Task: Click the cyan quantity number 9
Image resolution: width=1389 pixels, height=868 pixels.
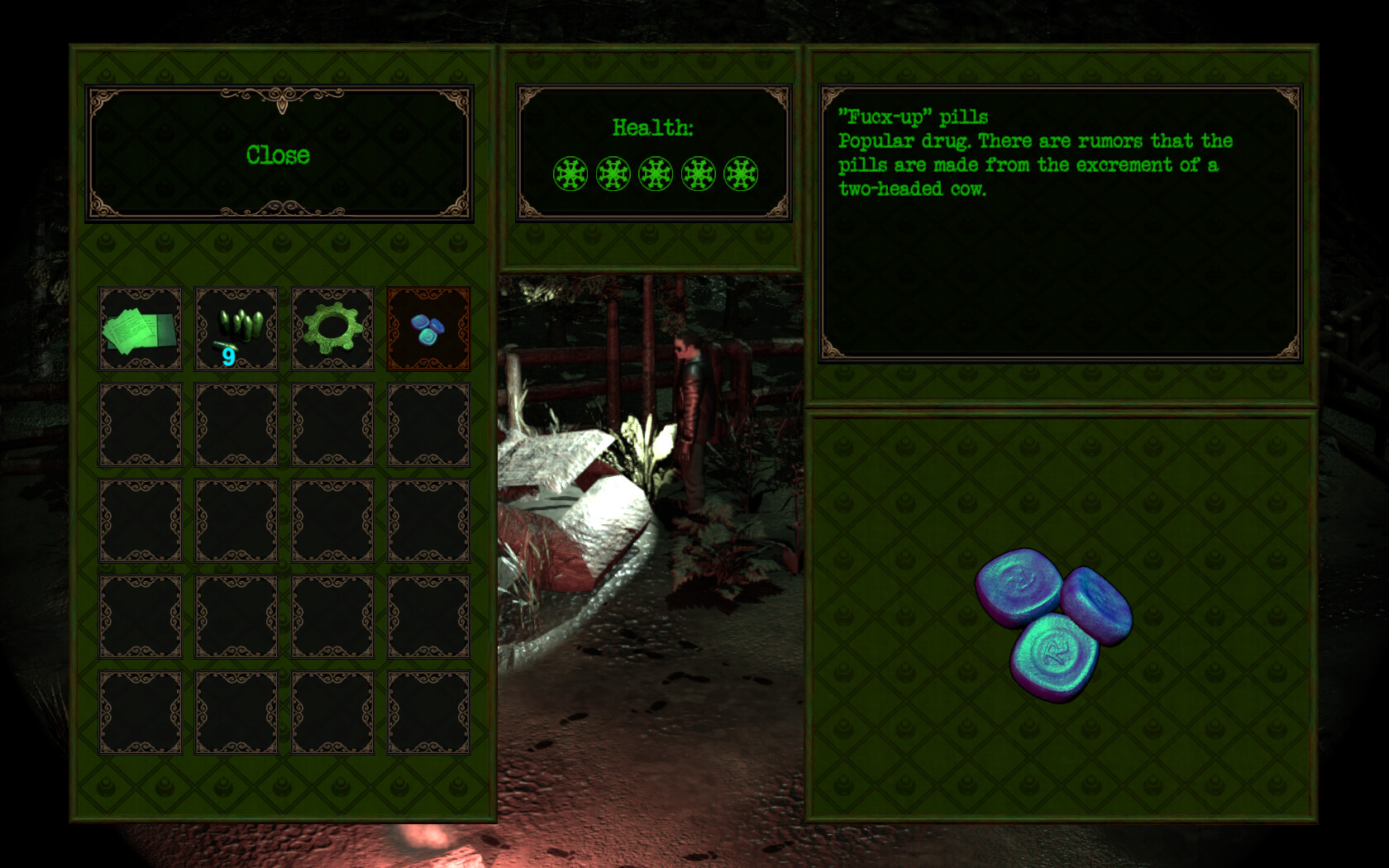Action: 228,355
